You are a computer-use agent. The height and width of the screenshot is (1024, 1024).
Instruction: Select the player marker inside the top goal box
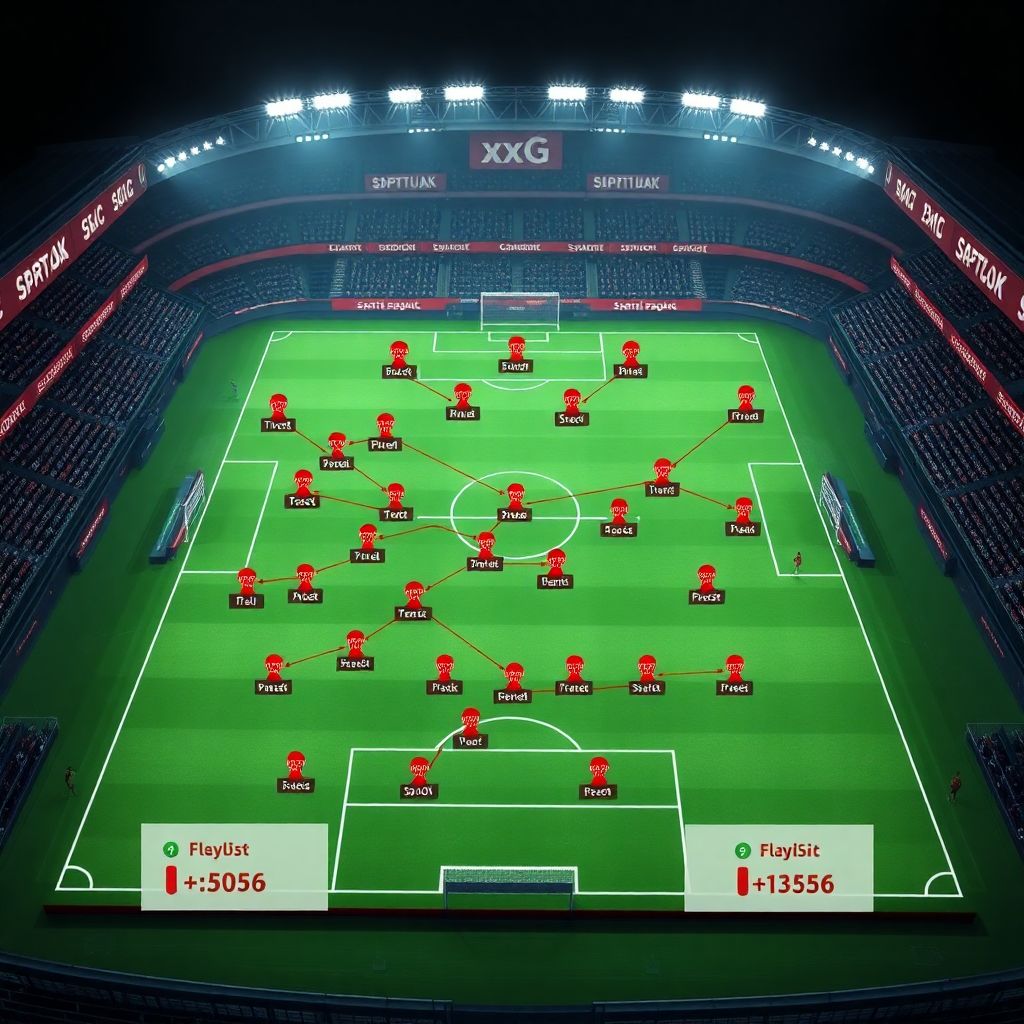tap(516, 350)
